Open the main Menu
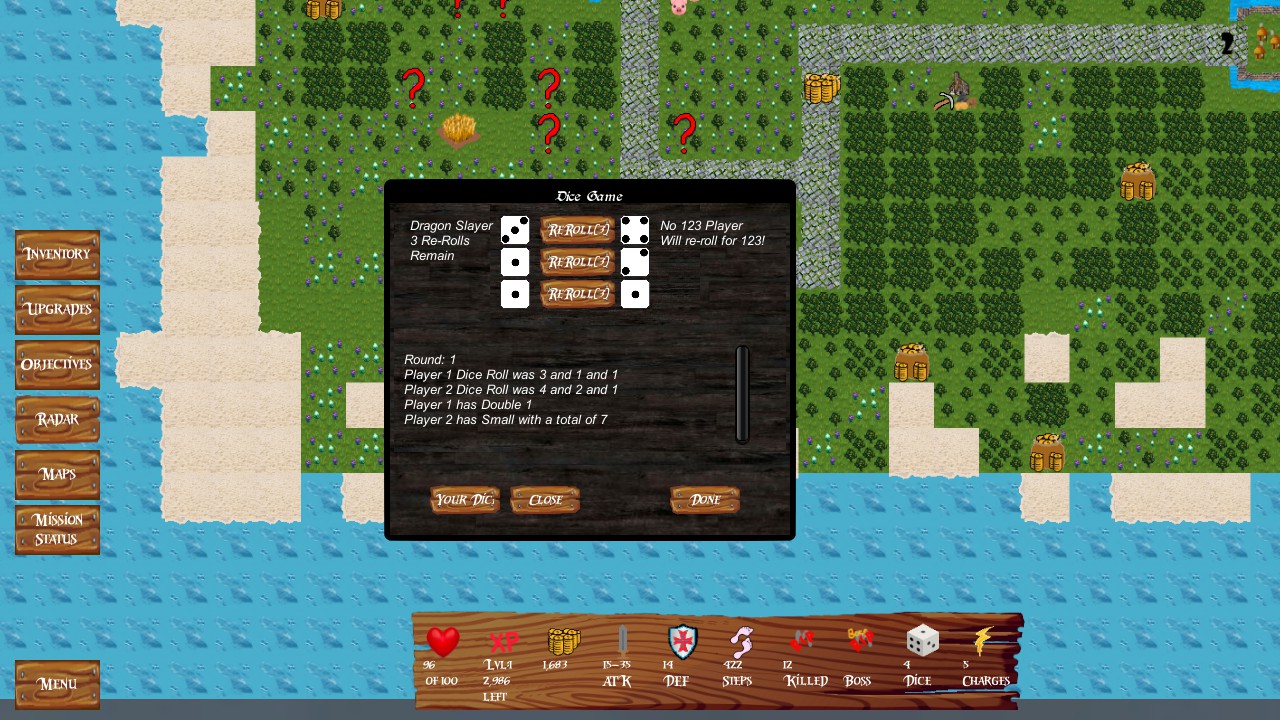Image resolution: width=1280 pixels, height=720 pixels. click(x=57, y=684)
